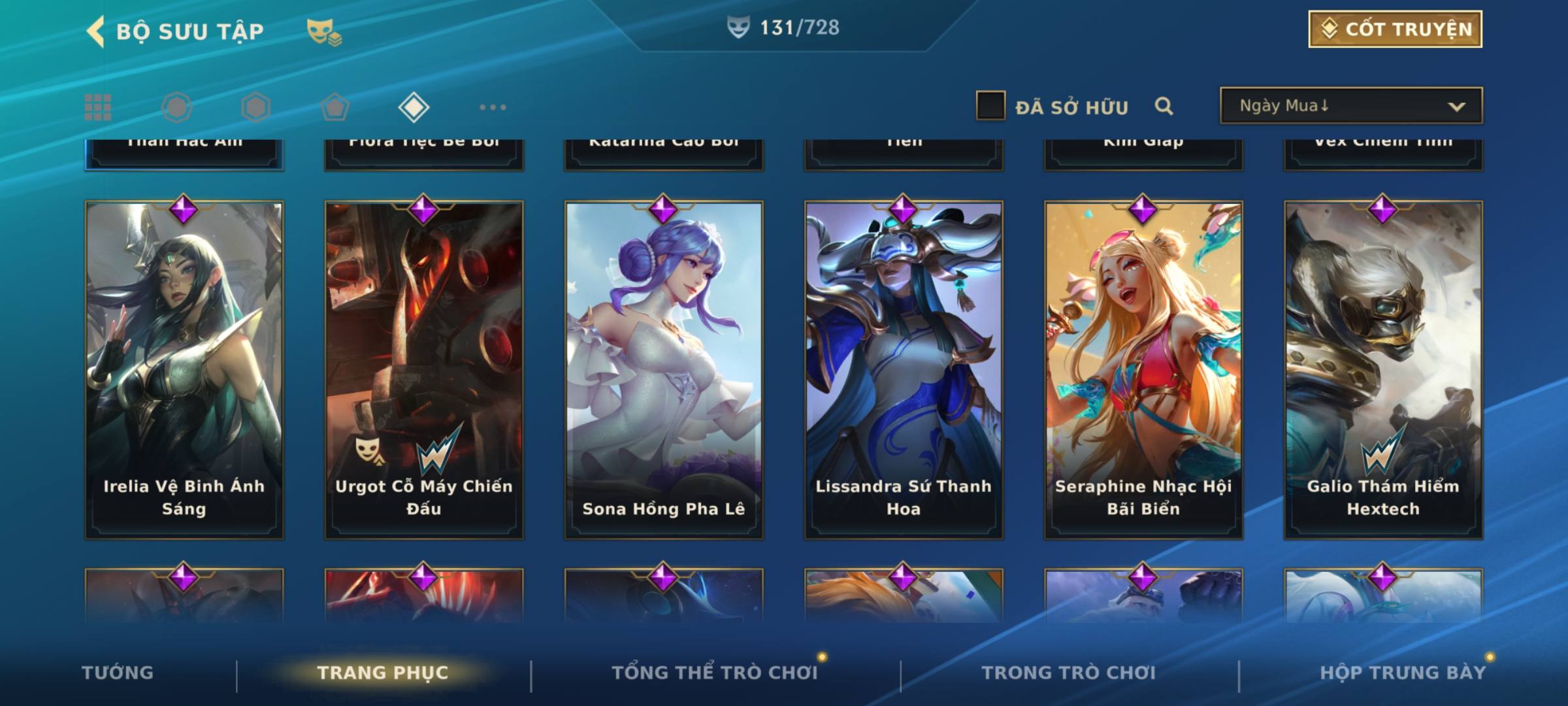Toggle the Đã Sở Hữu owned checkbox

[990, 106]
